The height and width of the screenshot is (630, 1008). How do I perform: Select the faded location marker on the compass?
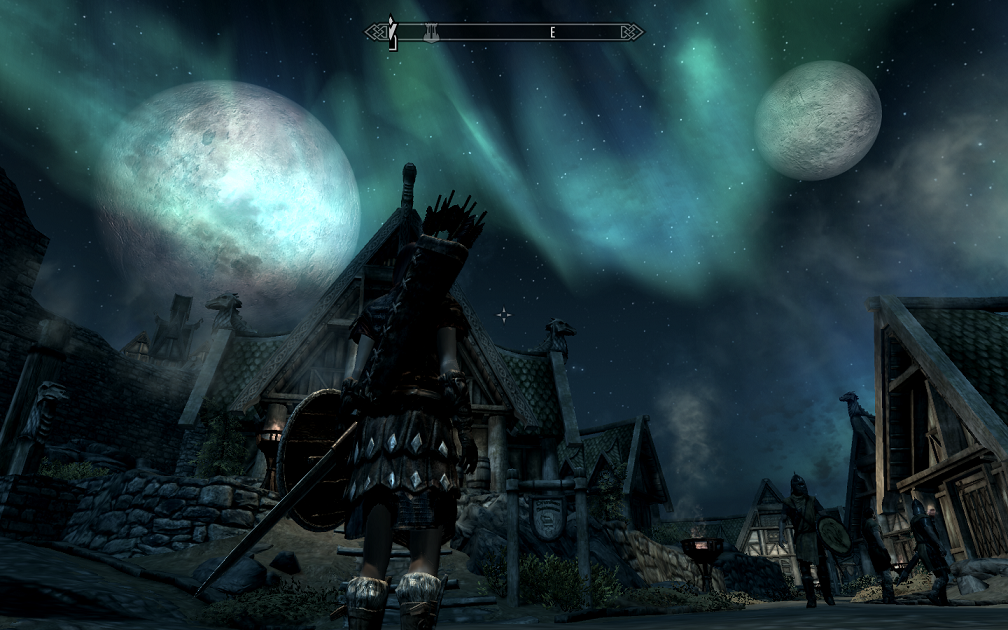click(x=431, y=33)
